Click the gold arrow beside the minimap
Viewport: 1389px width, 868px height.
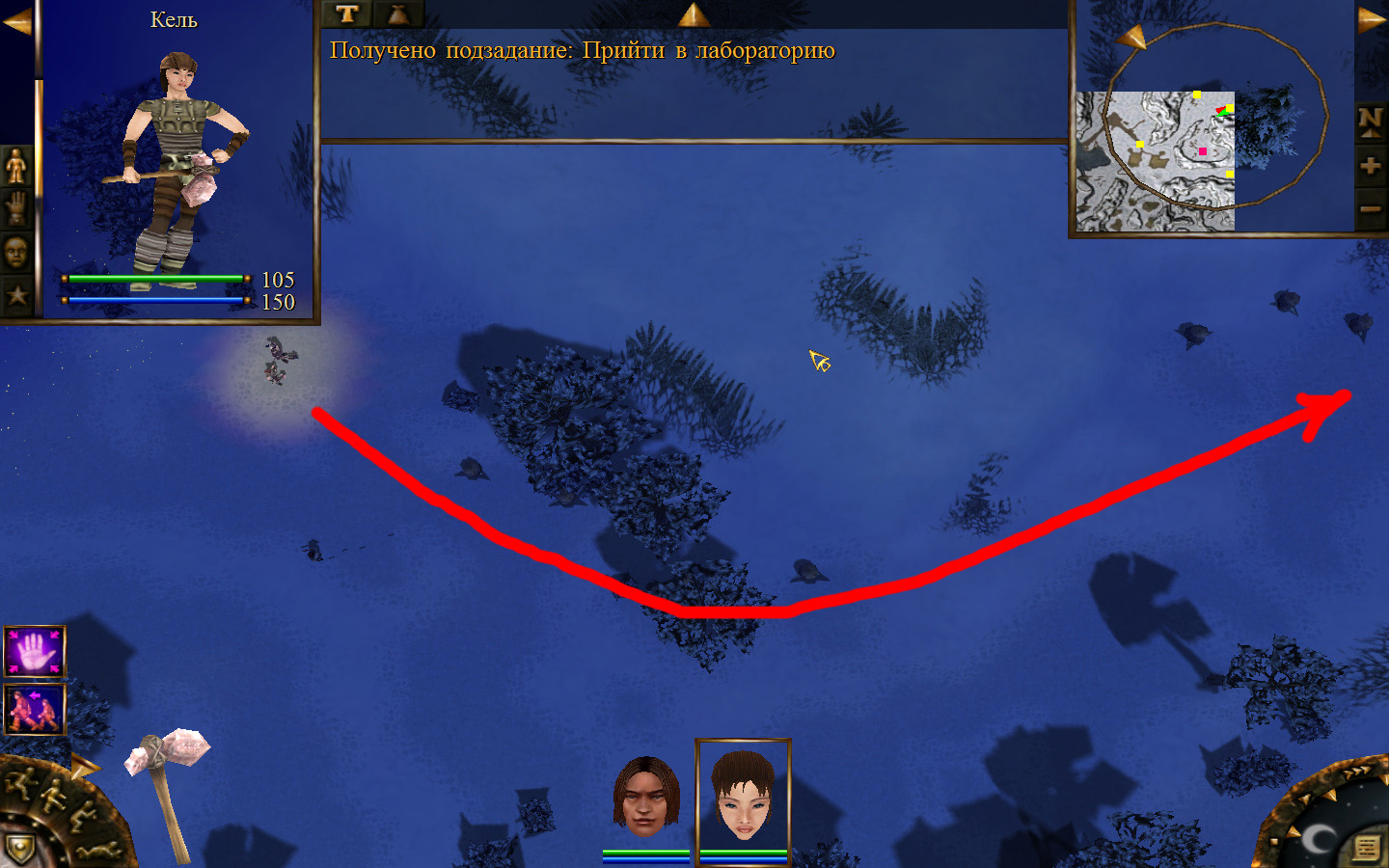pos(1371,19)
